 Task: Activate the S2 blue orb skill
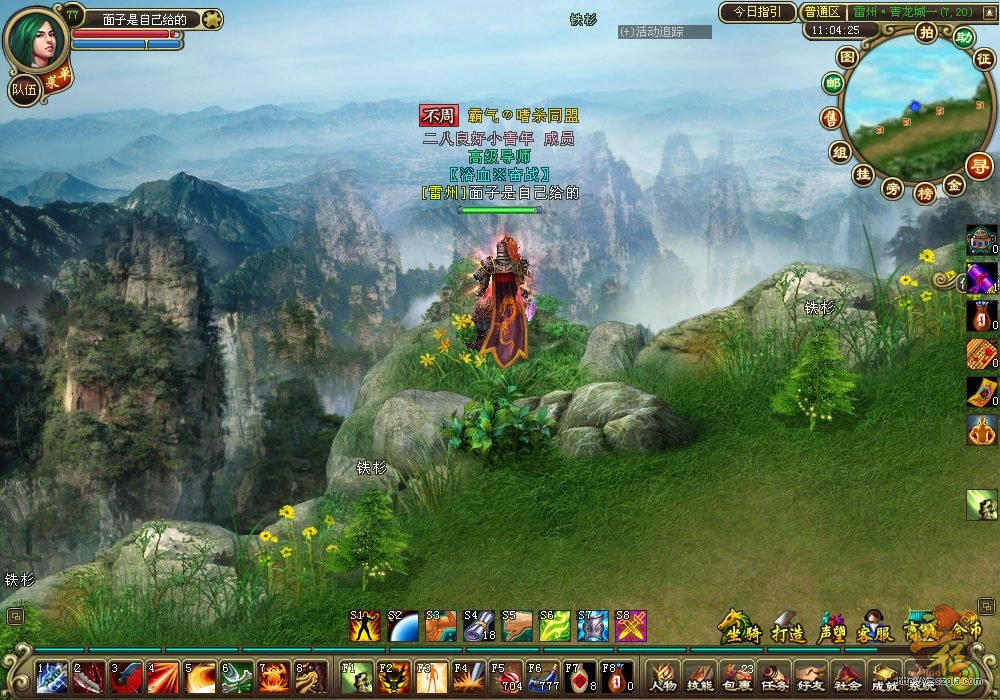click(x=402, y=625)
